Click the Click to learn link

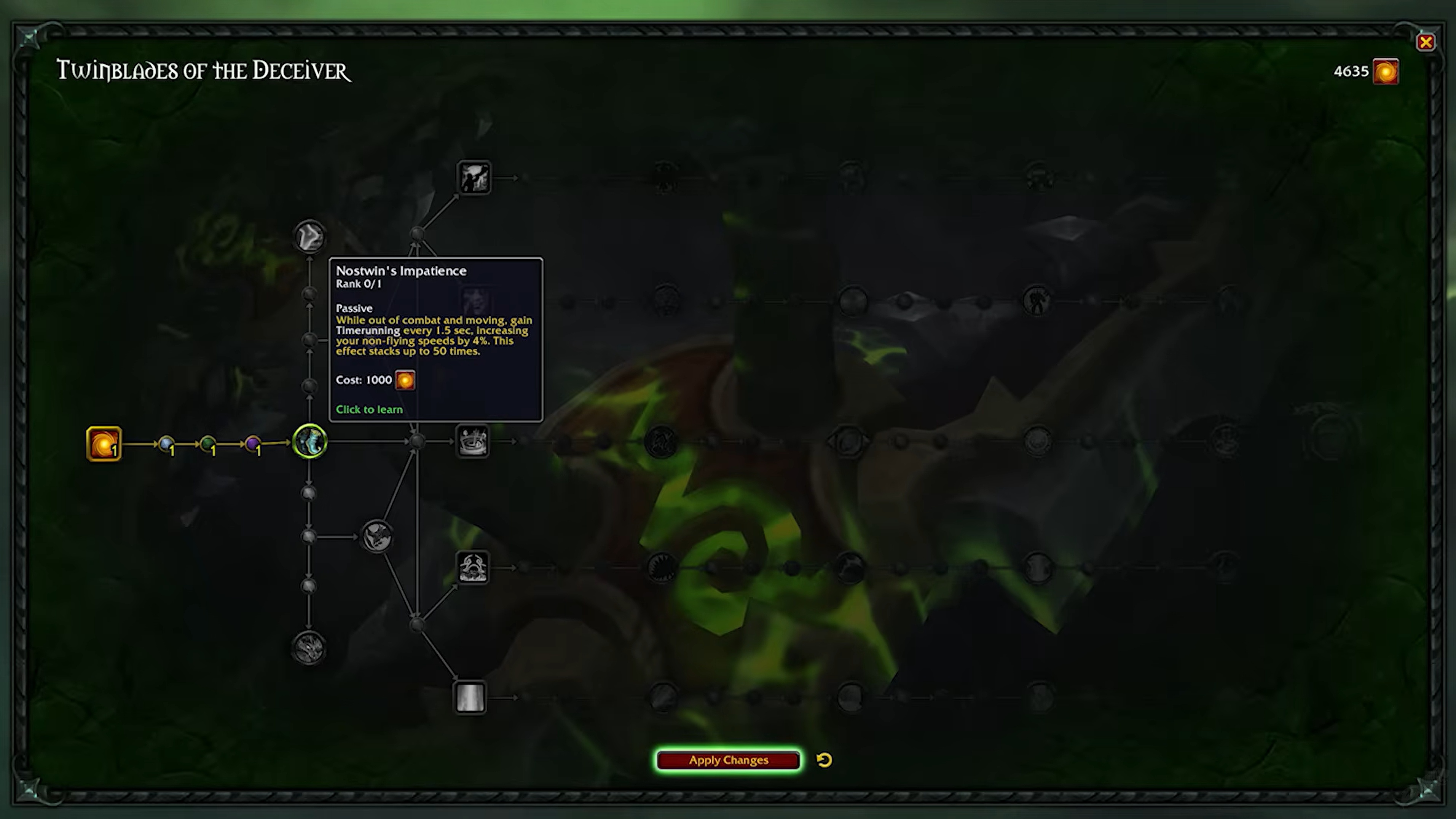[x=368, y=409]
